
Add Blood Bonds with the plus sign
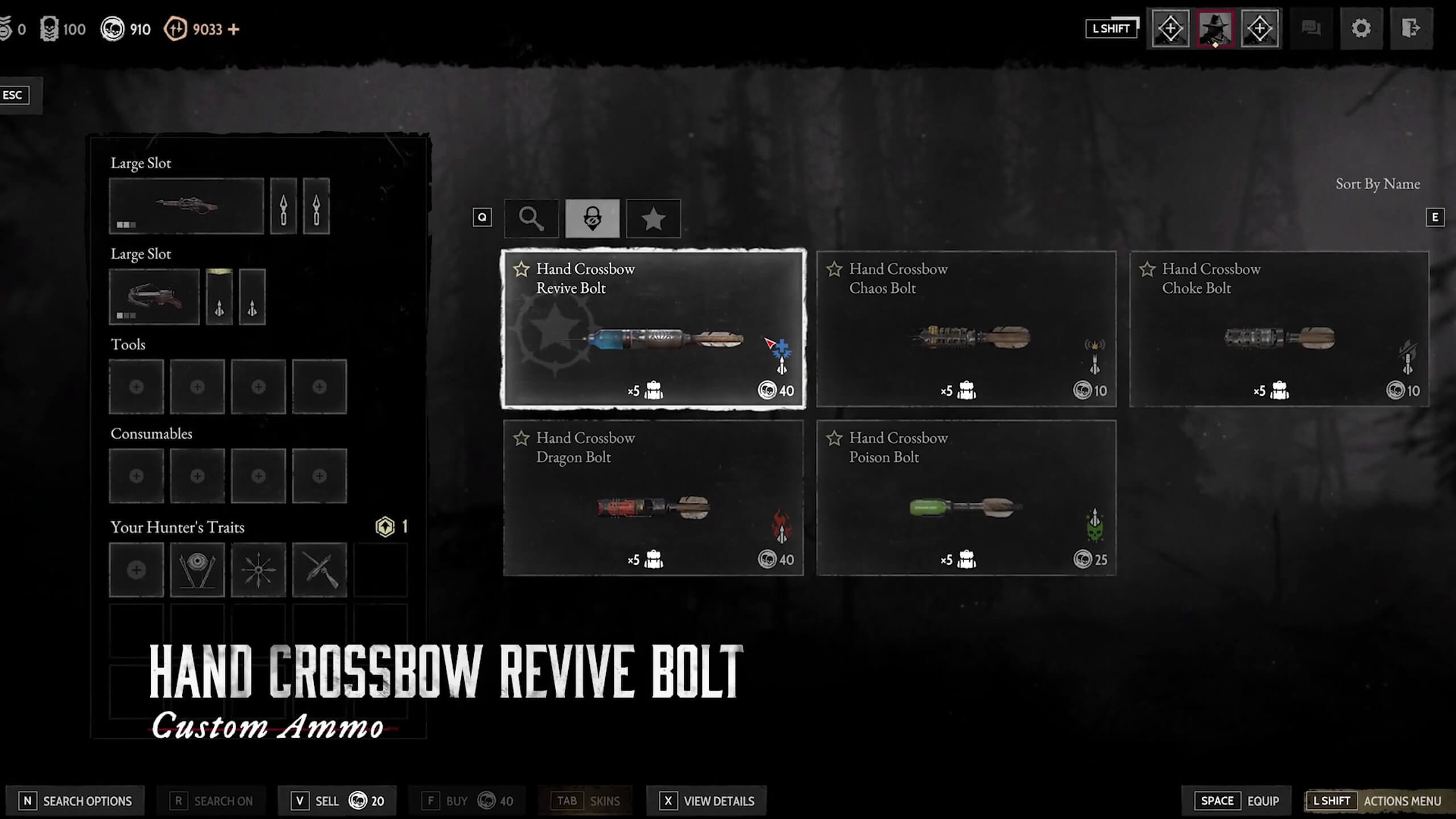click(x=234, y=29)
